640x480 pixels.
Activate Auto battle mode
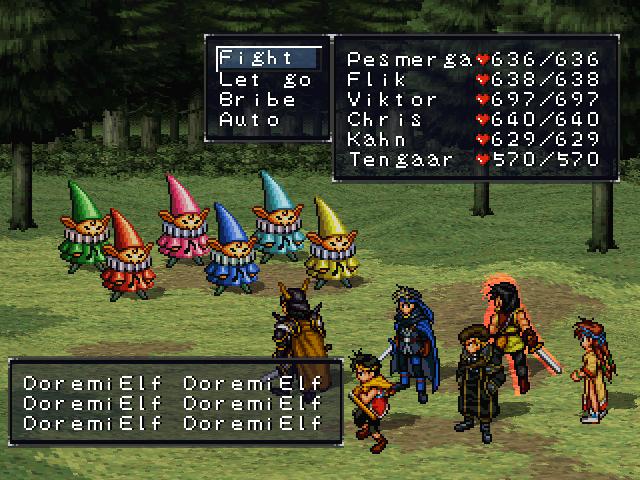[250, 120]
